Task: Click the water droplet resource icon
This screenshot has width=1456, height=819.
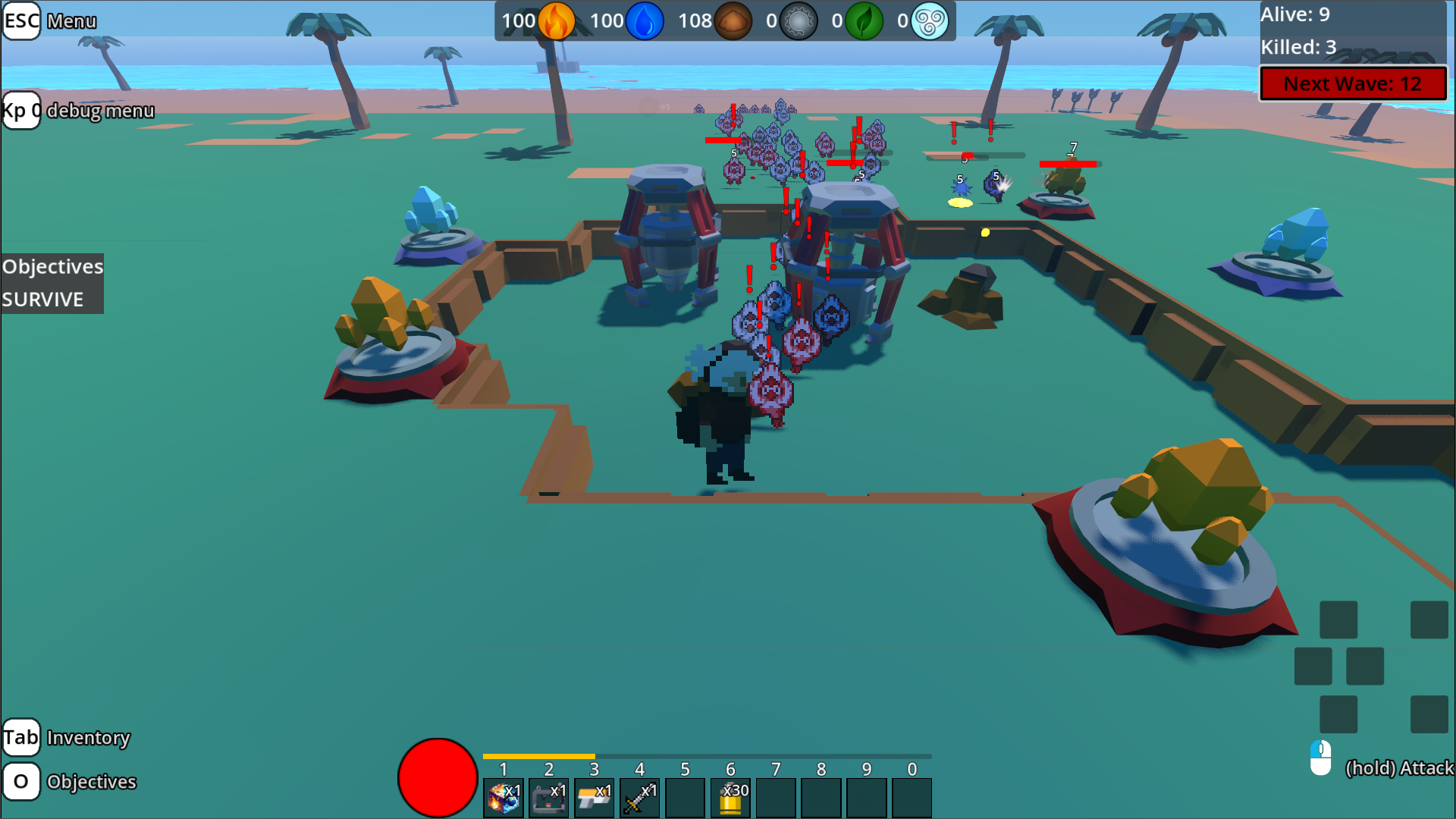Action: pos(645,20)
